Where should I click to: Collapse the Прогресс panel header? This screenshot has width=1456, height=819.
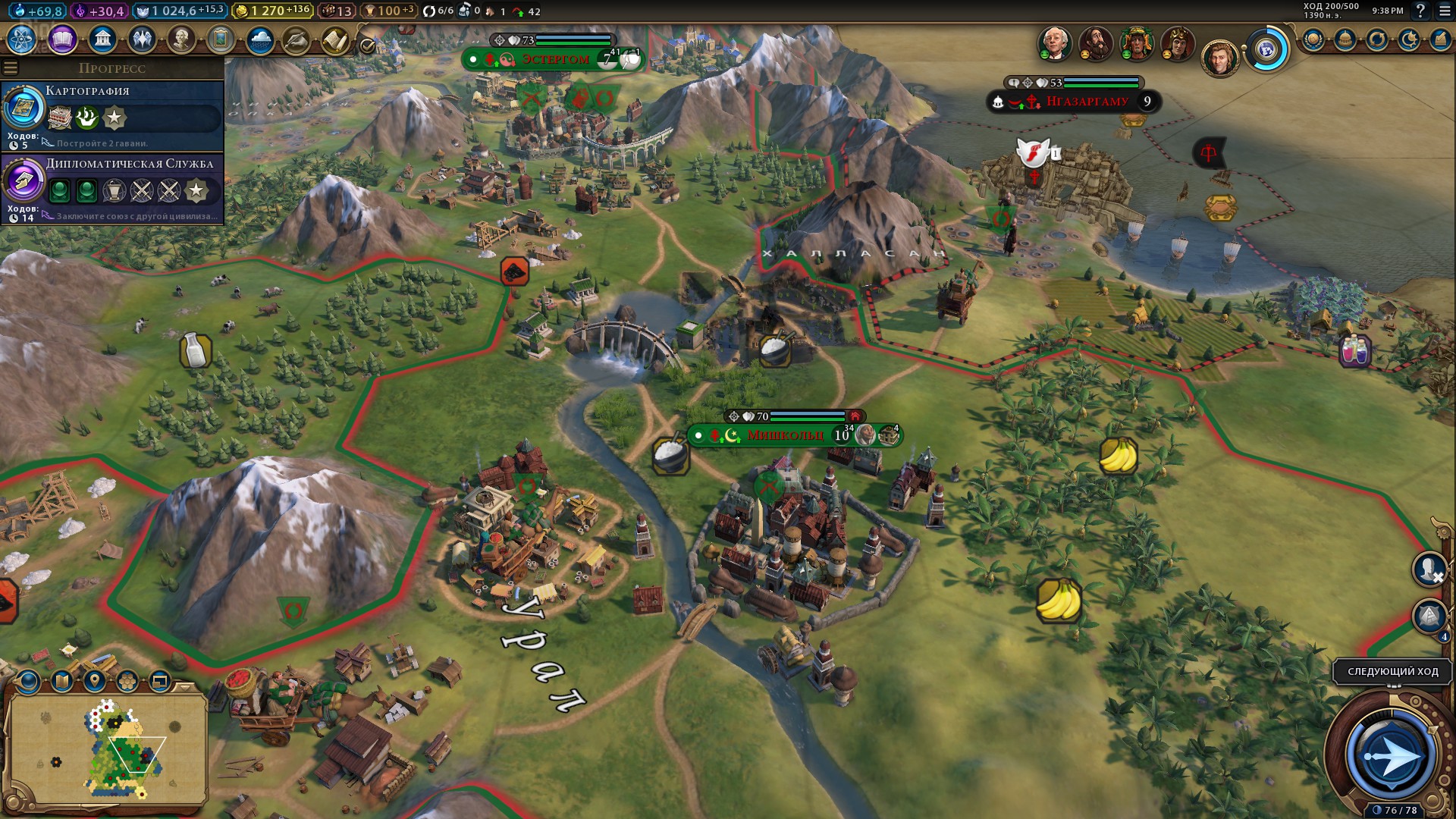(x=112, y=68)
